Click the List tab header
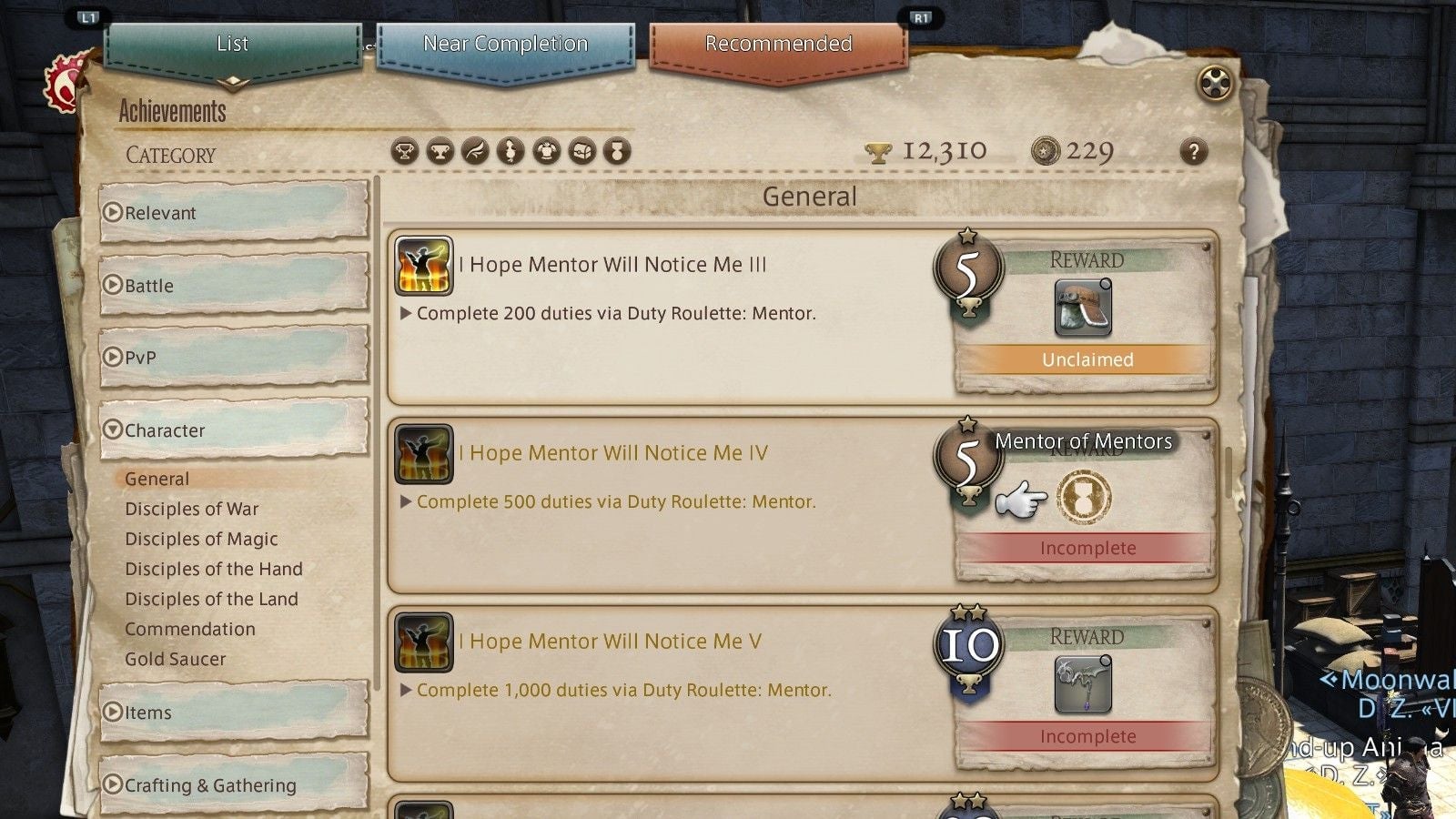The image size is (1456, 819). coord(230,43)
